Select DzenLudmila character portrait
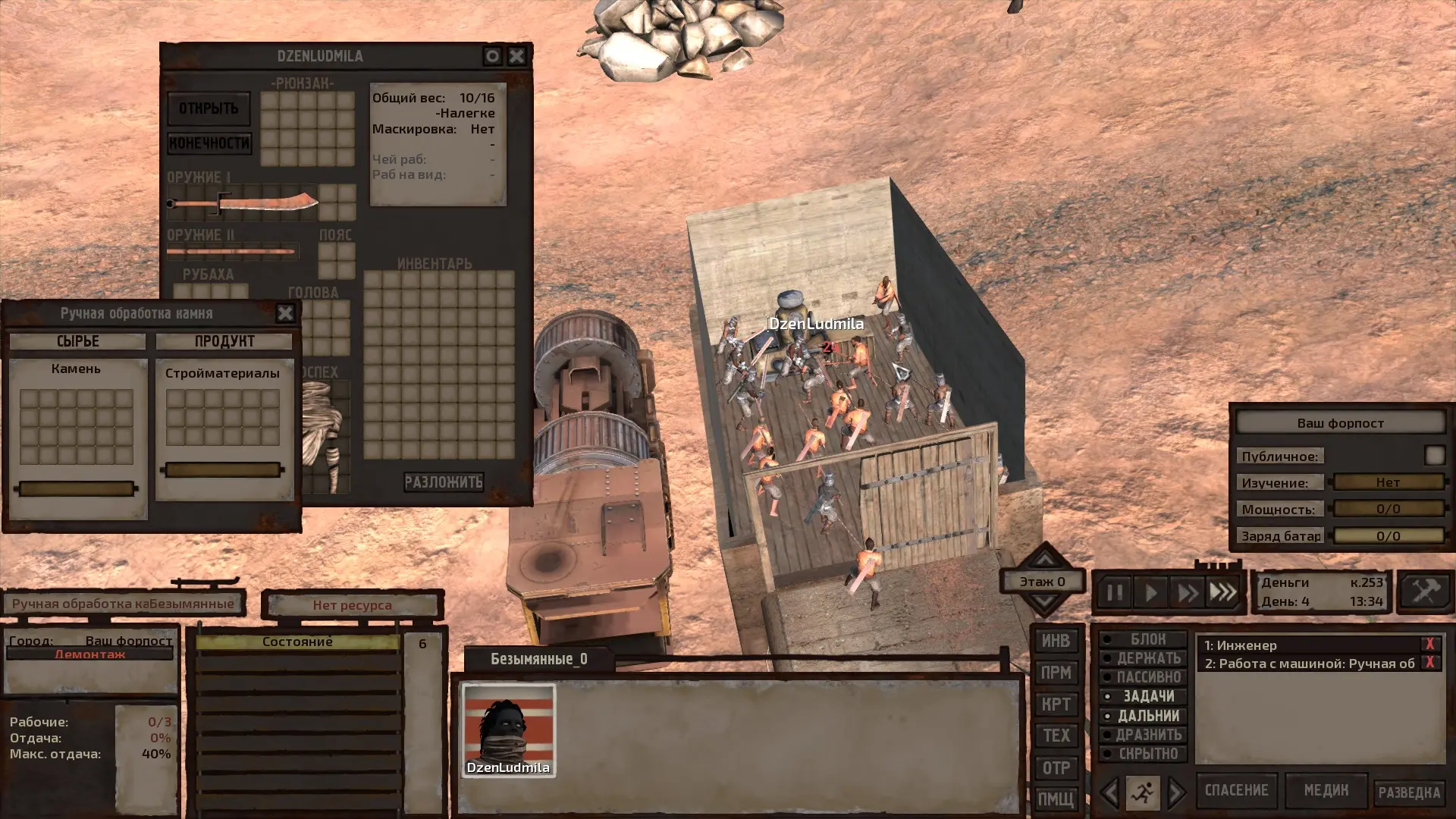The width and height of the screenshot is (1456, 819). click(509, 730)
